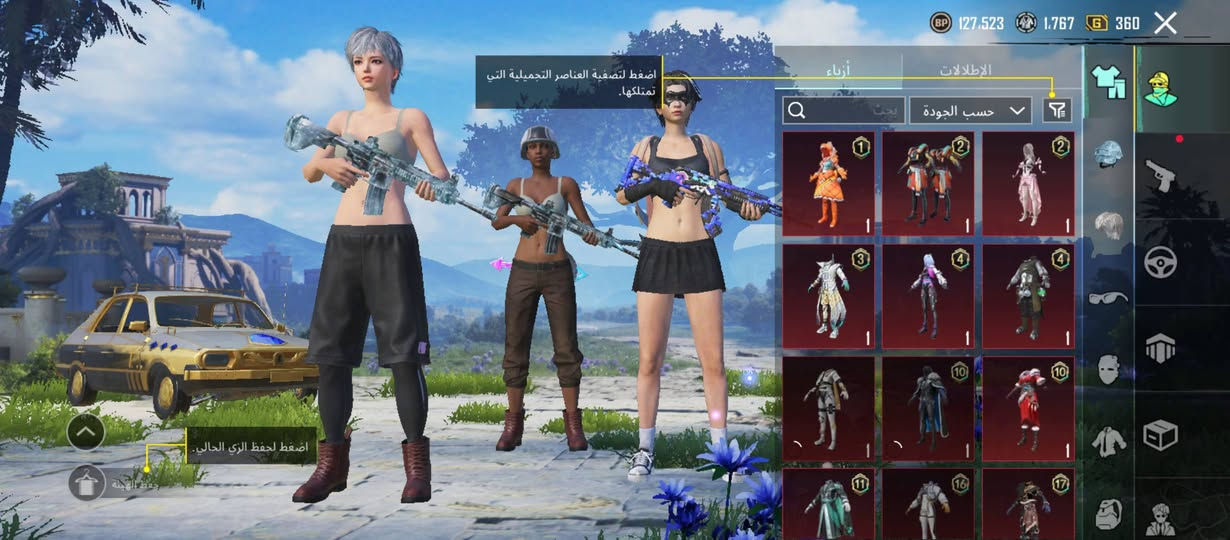Expand the up-arrow circle button
1230x540 pixels.
tap(86, 432)
